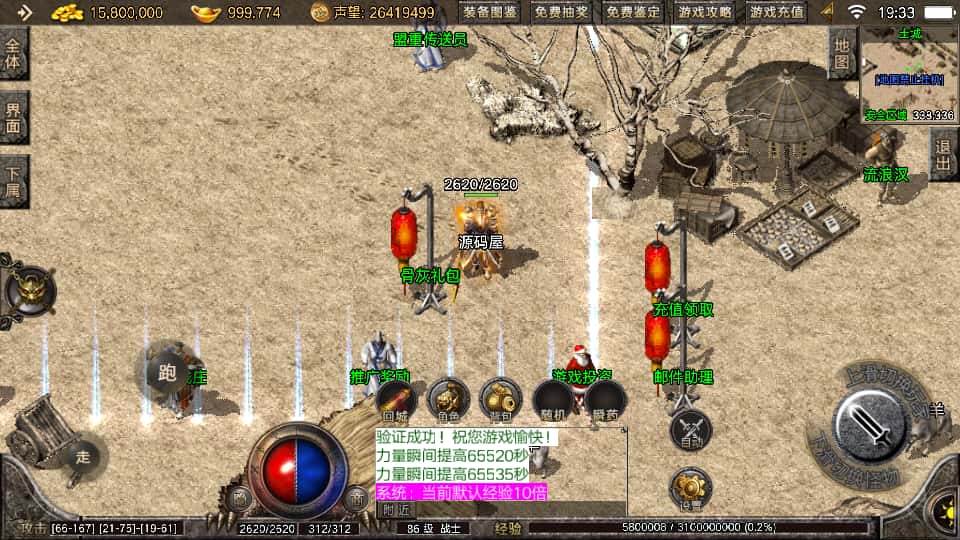
Task: Click the 退出 exit button
Action: [943, 155]
